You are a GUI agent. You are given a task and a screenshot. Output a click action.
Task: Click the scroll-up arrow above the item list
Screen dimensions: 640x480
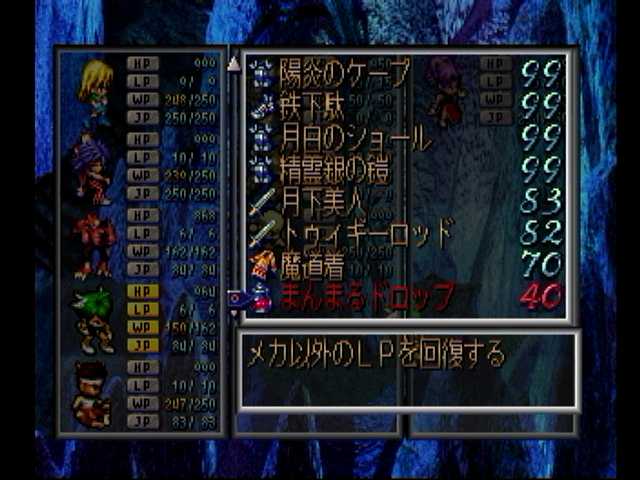pos(234,64)
